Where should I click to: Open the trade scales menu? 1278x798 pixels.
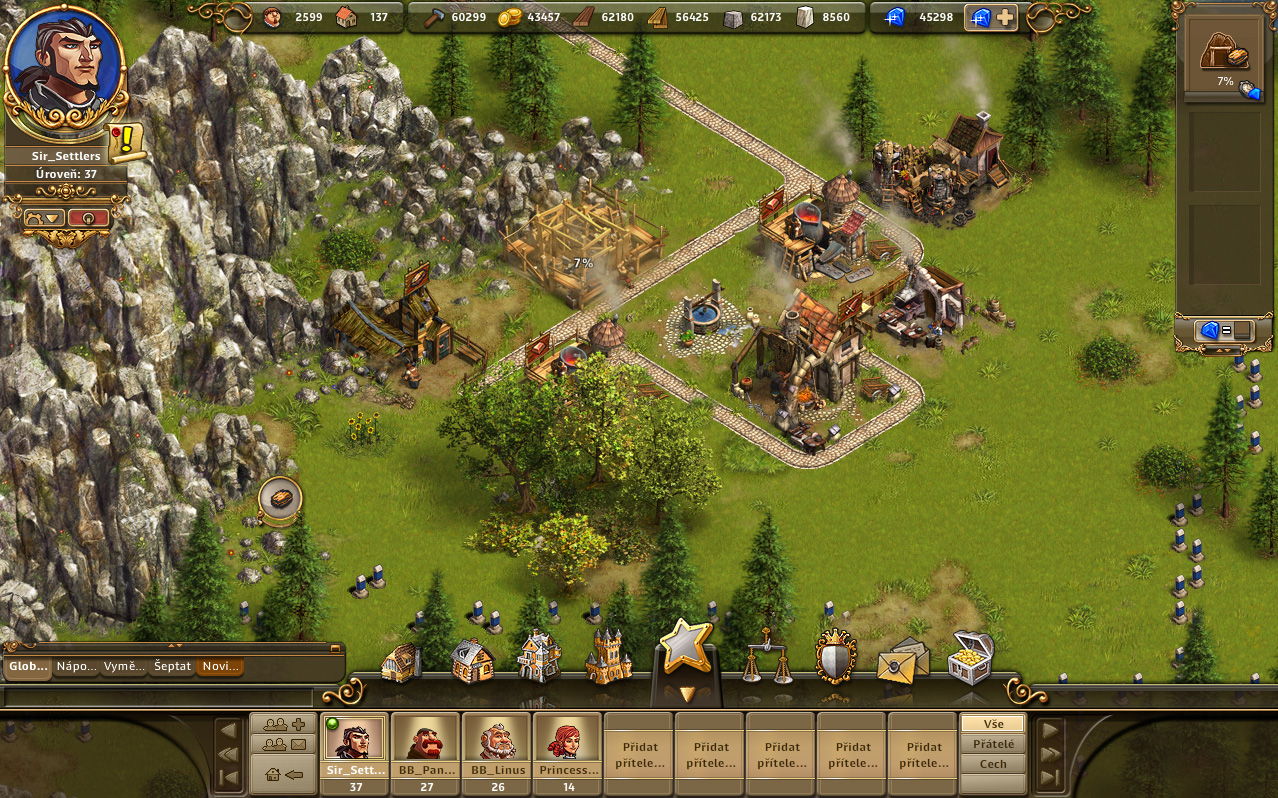[x=768, y=655]
